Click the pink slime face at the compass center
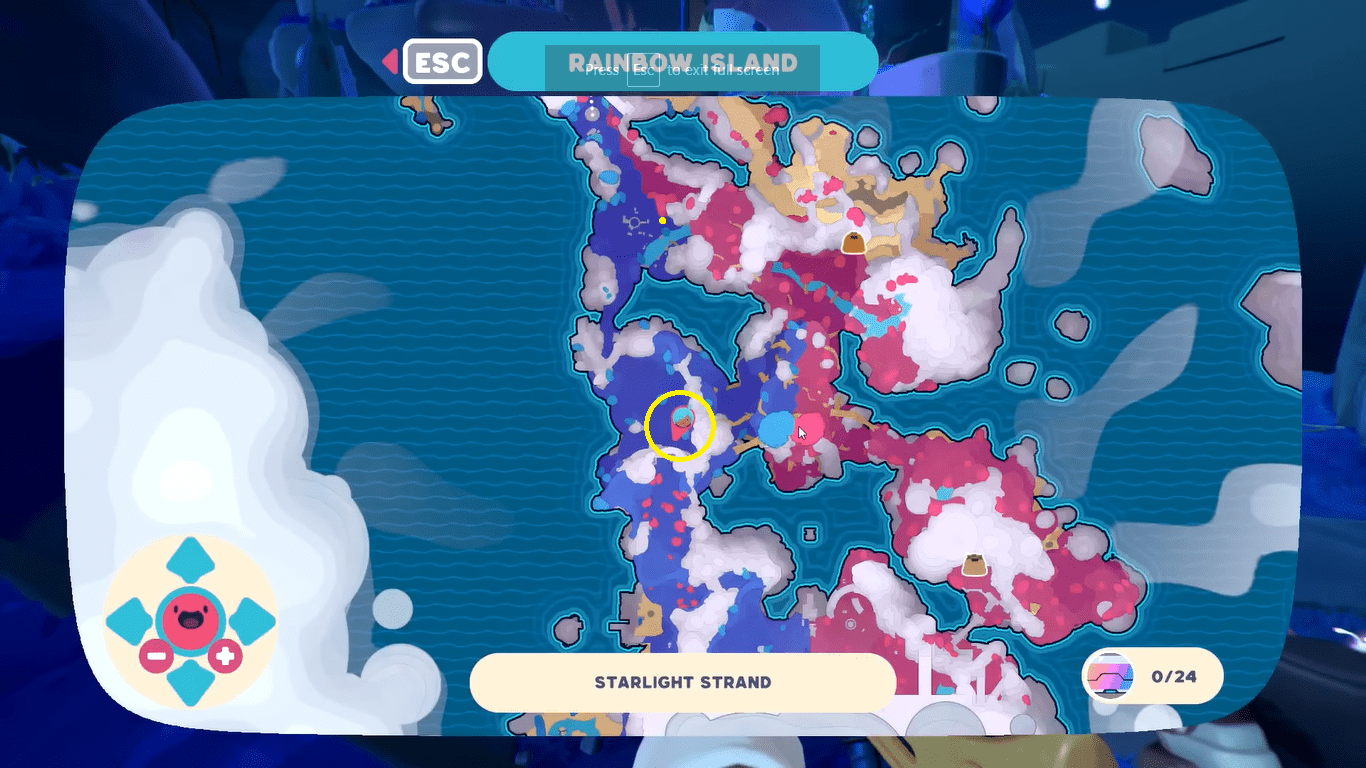The width and height of the screenshot is (1366, 768). (x=189, y=619)
